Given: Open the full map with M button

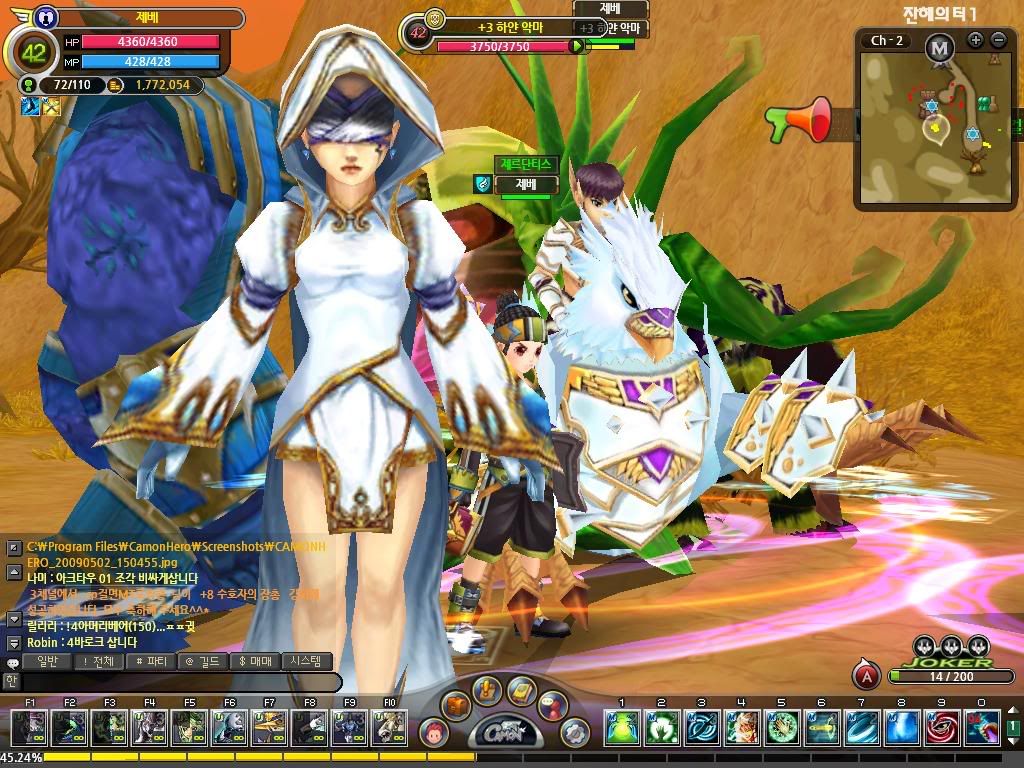Looking at the screenshot, I should 938,46.
